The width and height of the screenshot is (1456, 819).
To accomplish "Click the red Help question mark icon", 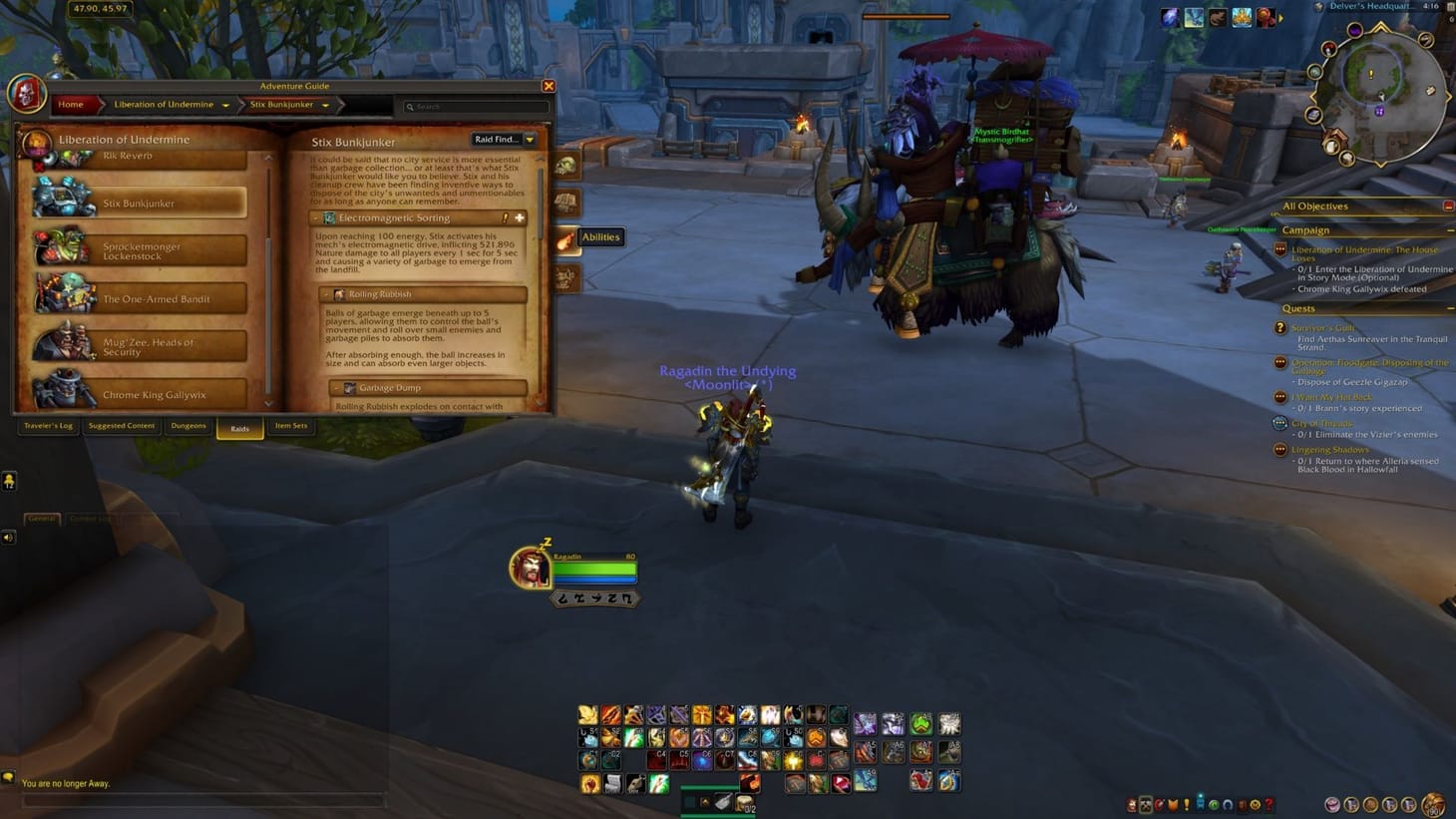I will pos(1269,806).
